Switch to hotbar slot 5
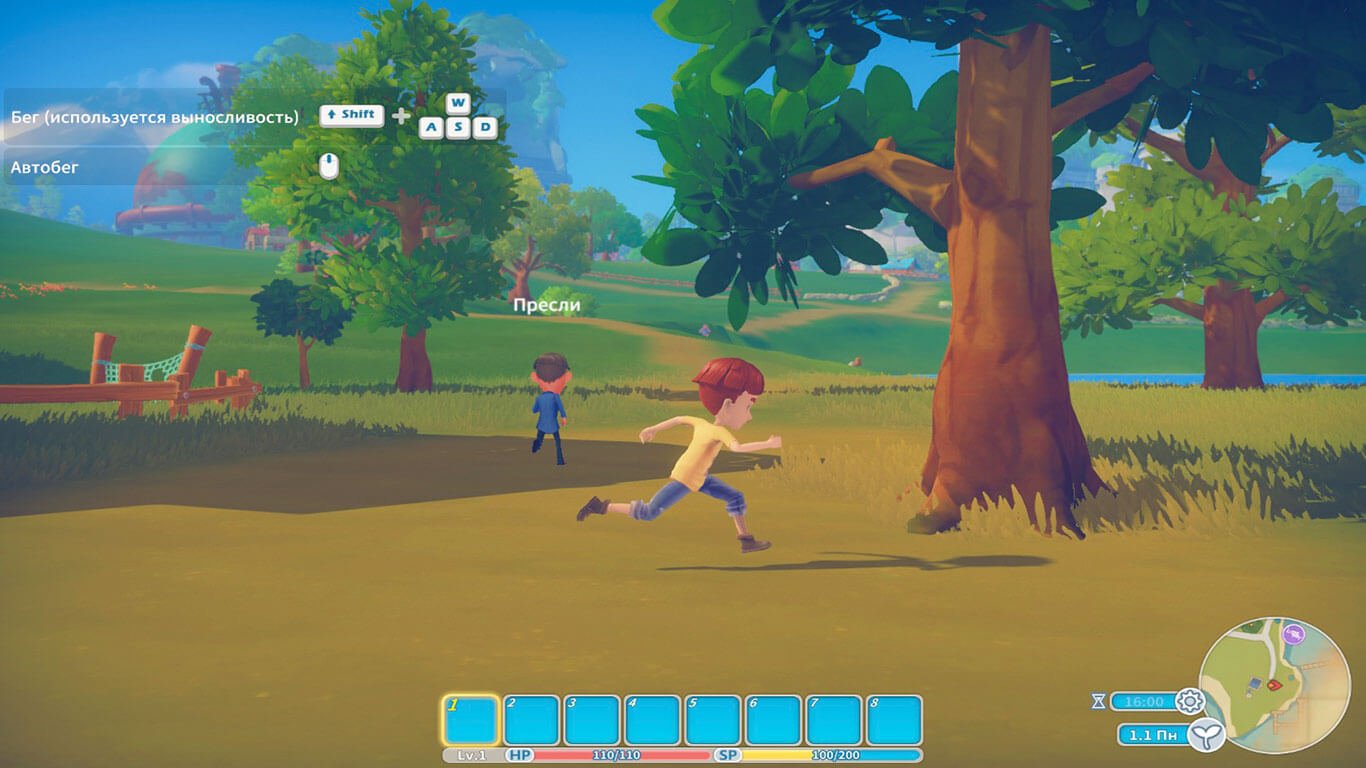Viewport: 1366px width, 768px height. [x=713, y=720]
